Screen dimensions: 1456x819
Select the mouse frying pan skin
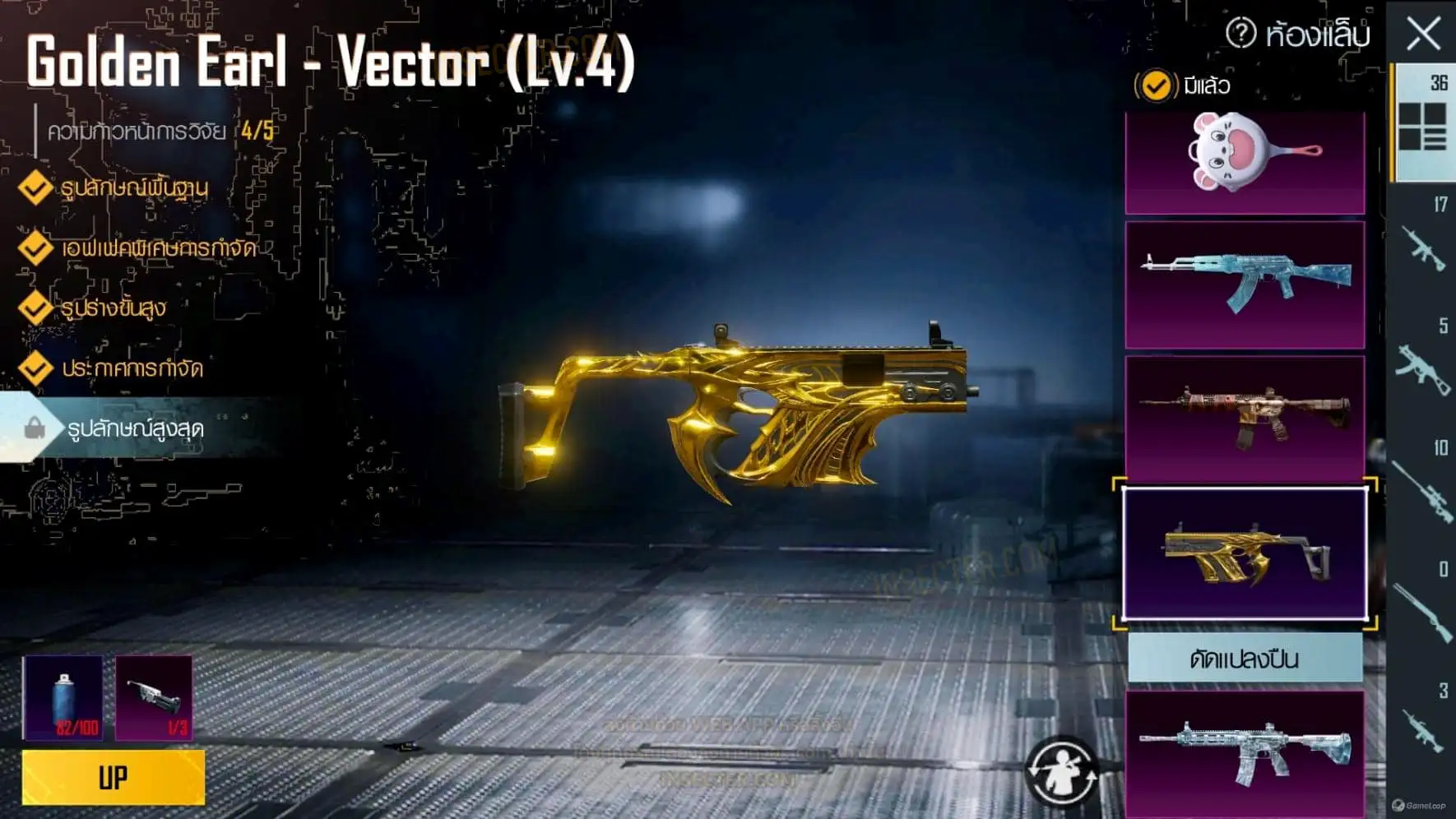tap(1245, 162)
